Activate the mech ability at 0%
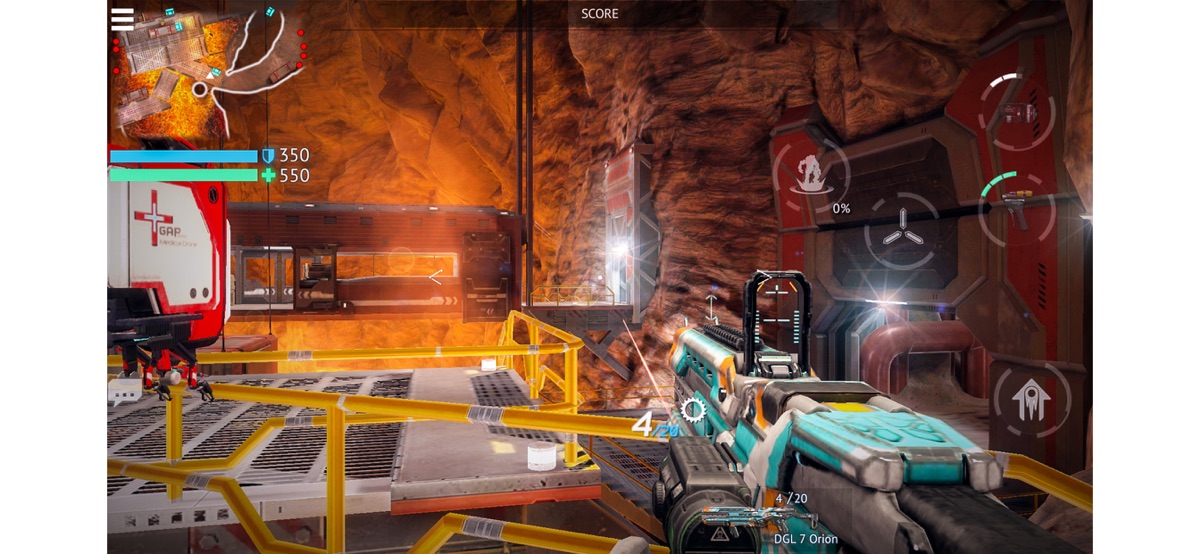1200x554 pixels. [x=812, y=172]
